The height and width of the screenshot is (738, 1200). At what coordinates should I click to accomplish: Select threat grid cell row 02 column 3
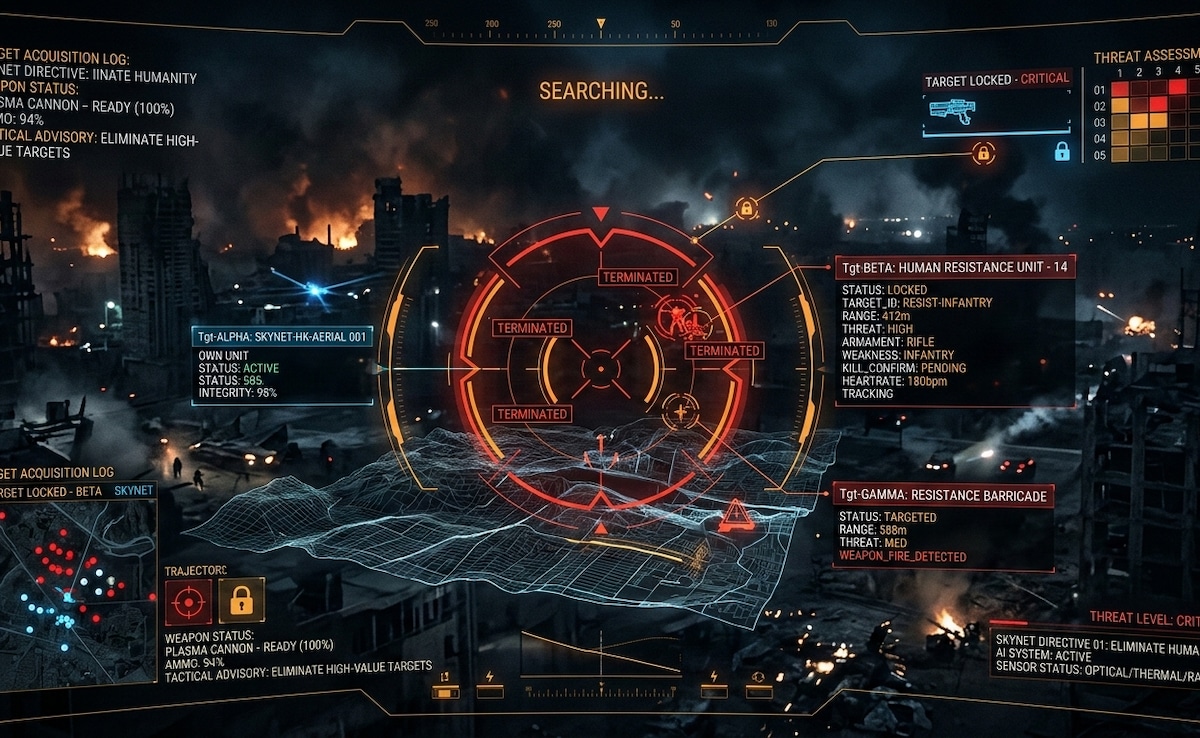[1158, 104]
